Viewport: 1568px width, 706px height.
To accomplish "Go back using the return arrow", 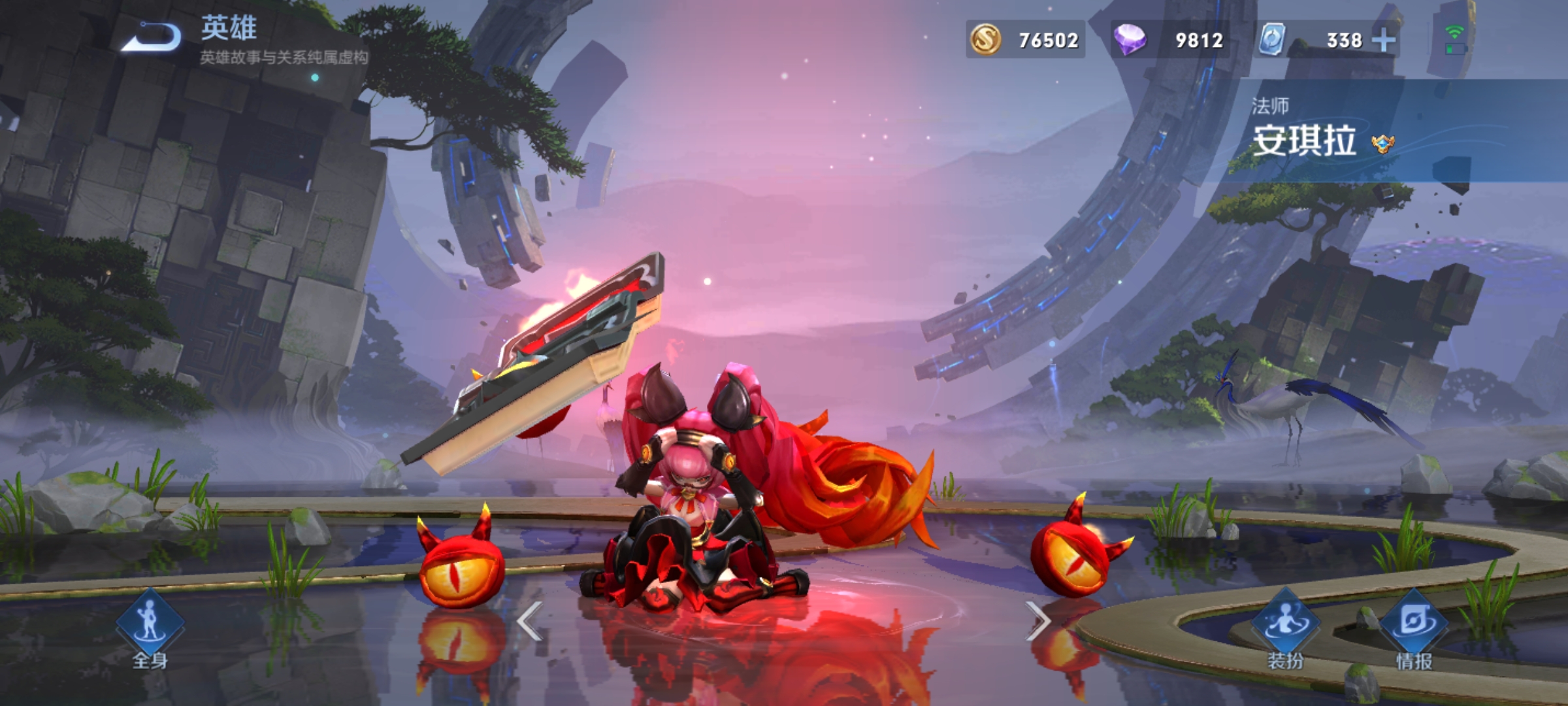I will point(152,38).
